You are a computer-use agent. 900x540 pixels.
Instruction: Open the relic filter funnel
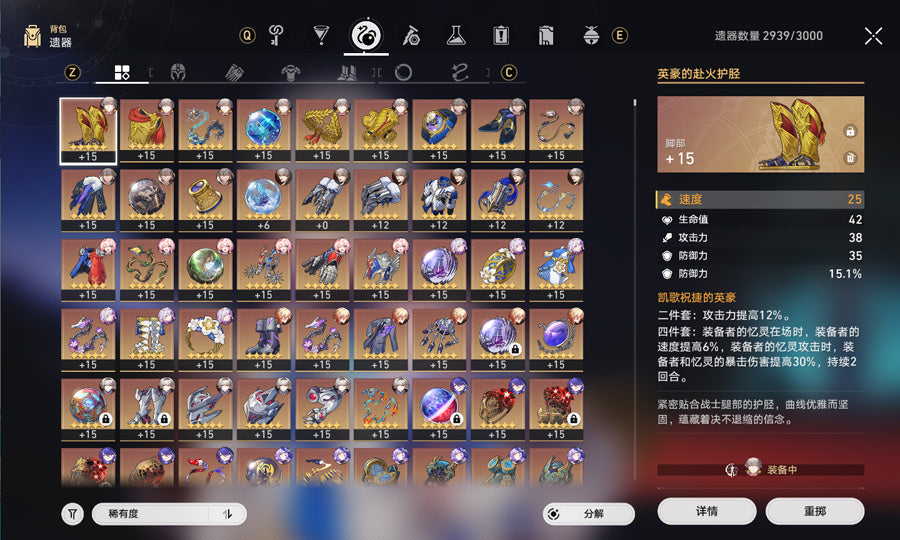click(72, 514)
